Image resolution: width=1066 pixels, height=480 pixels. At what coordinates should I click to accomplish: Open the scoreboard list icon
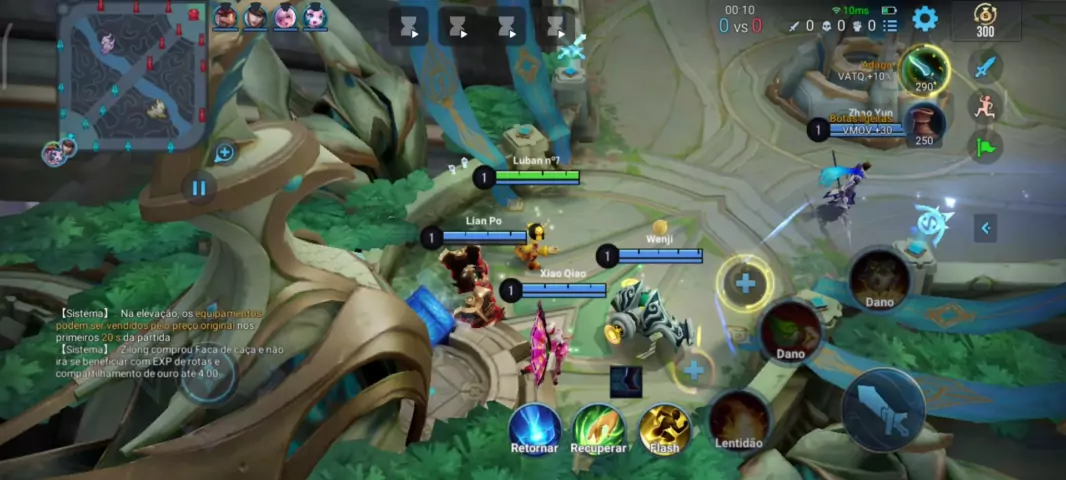click(x=890, y=26)
